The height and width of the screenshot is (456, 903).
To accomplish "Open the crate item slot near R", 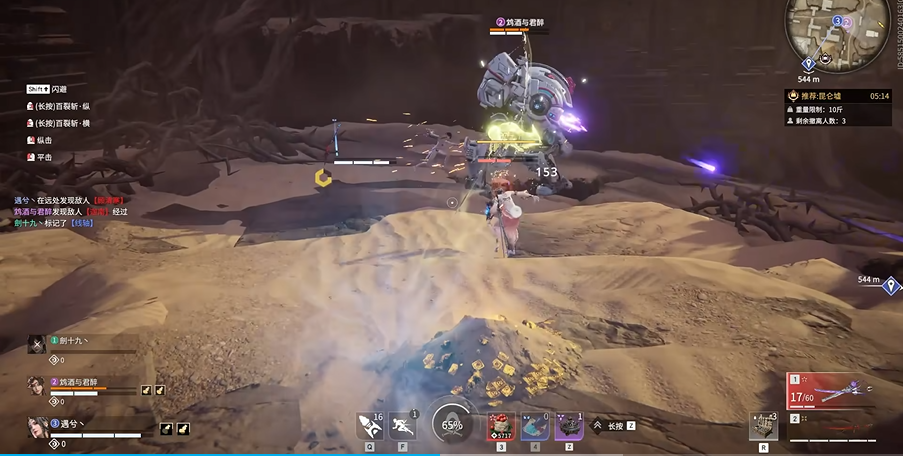I will point(764,426).
